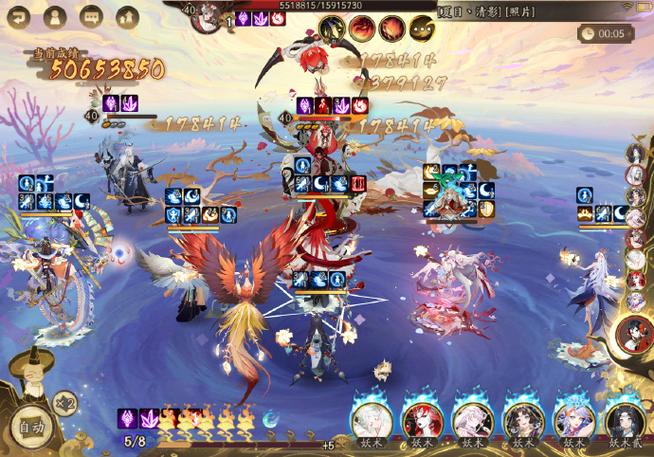654x457 pixels.
Task: Click the upward arrows icon in top bar
Action: pyautogui.click(x=126, y=17)
